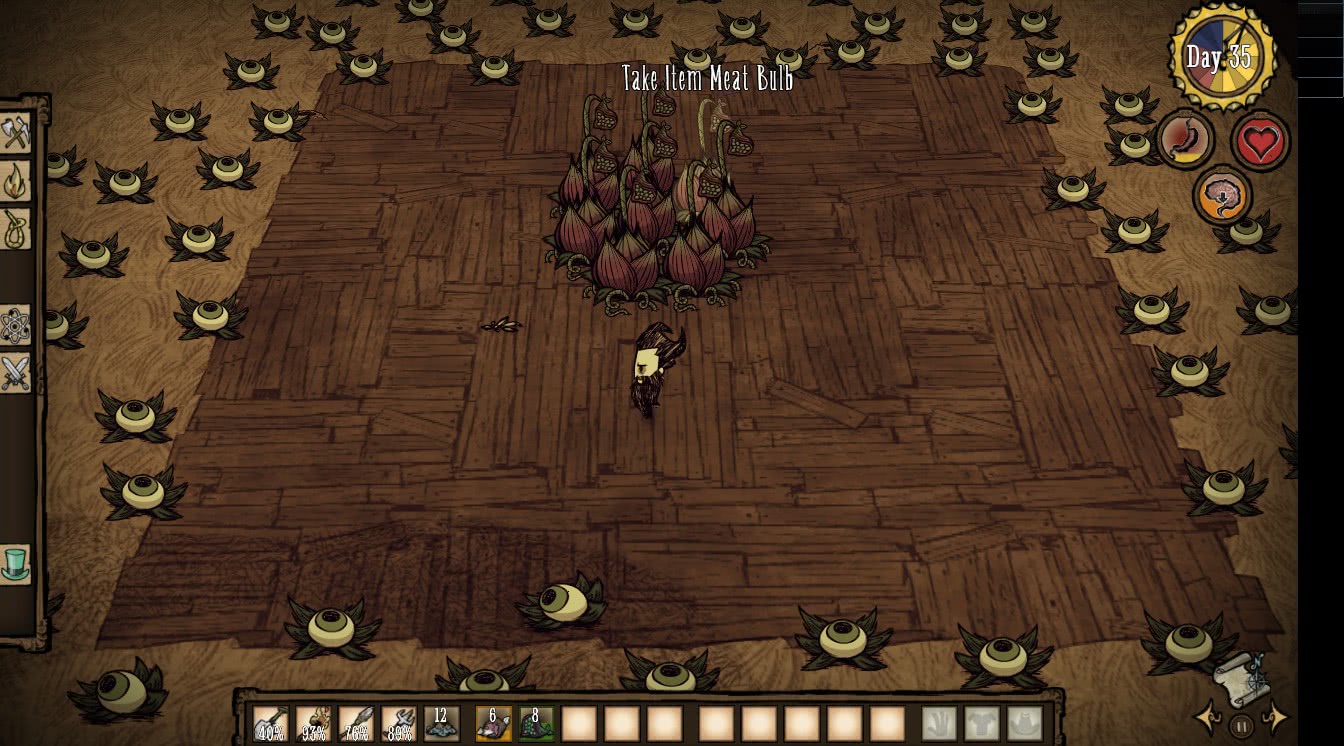Select the shovel slot at 40%
This screenshot has width=1344, height=746.
[270, 723]
